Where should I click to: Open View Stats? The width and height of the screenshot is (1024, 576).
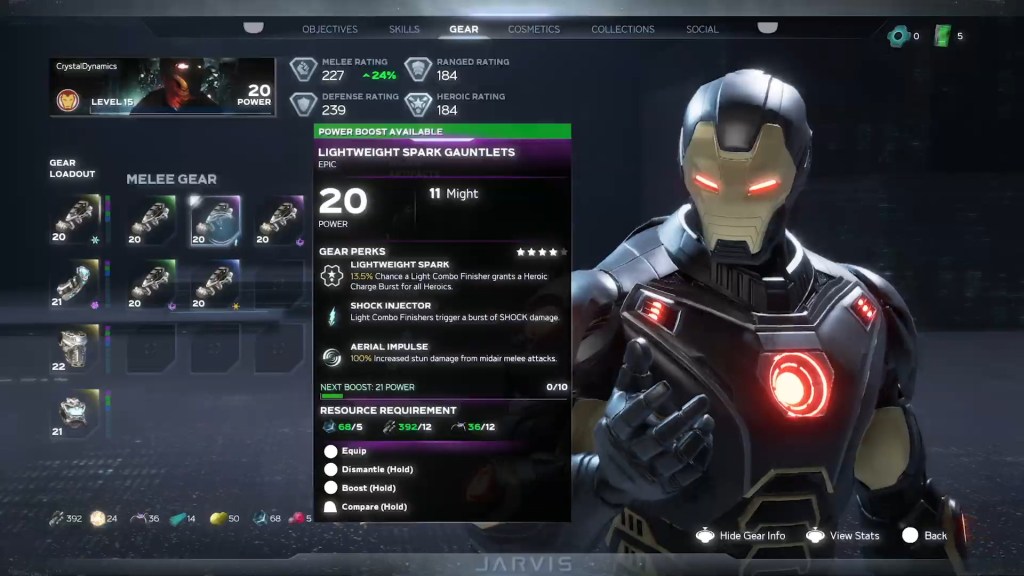[844, 536]
